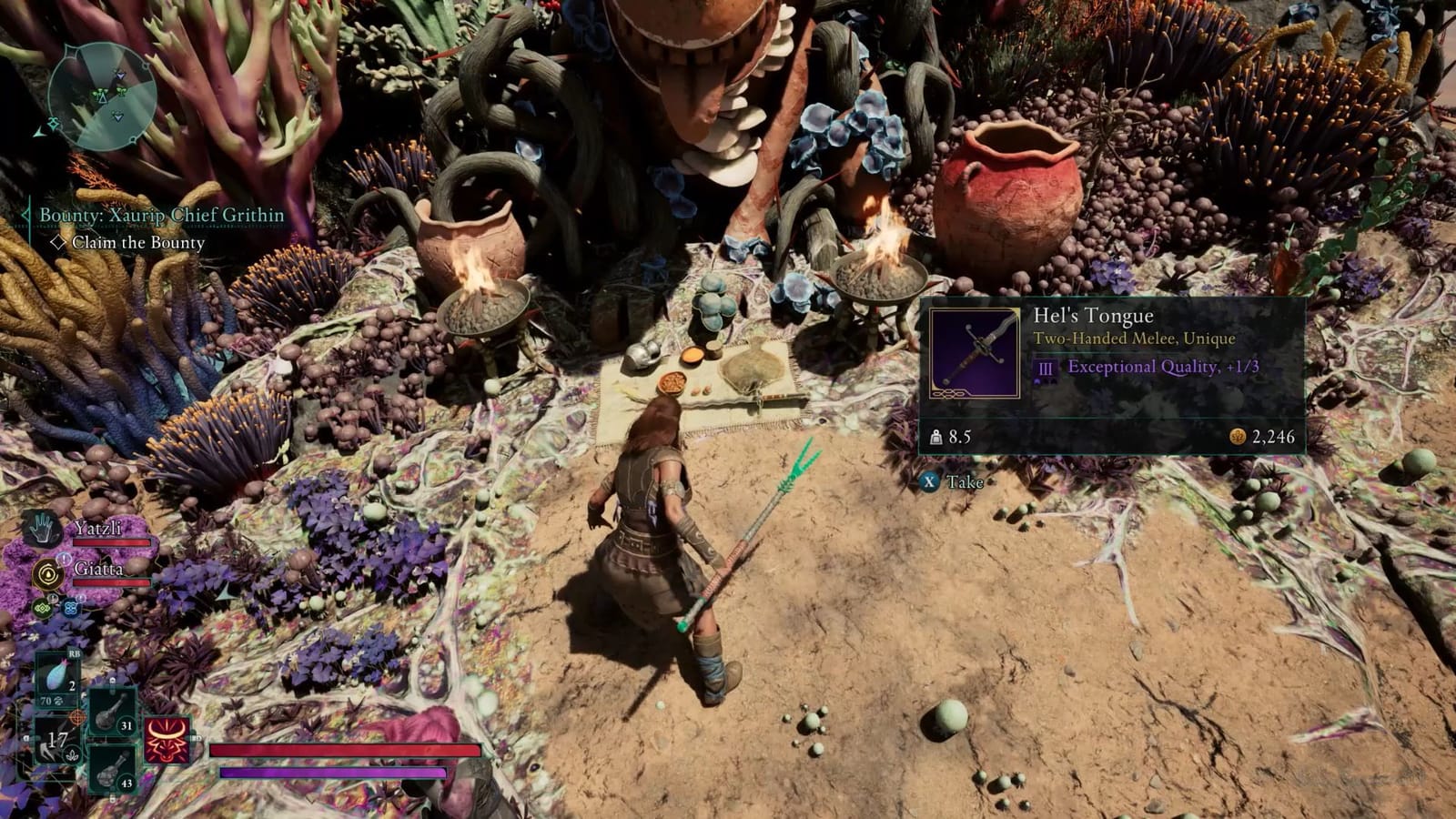Toggle the exclamation alert badge above Giatta
The width and height of the screenshot is (1456, 819).
coord(62,559)
